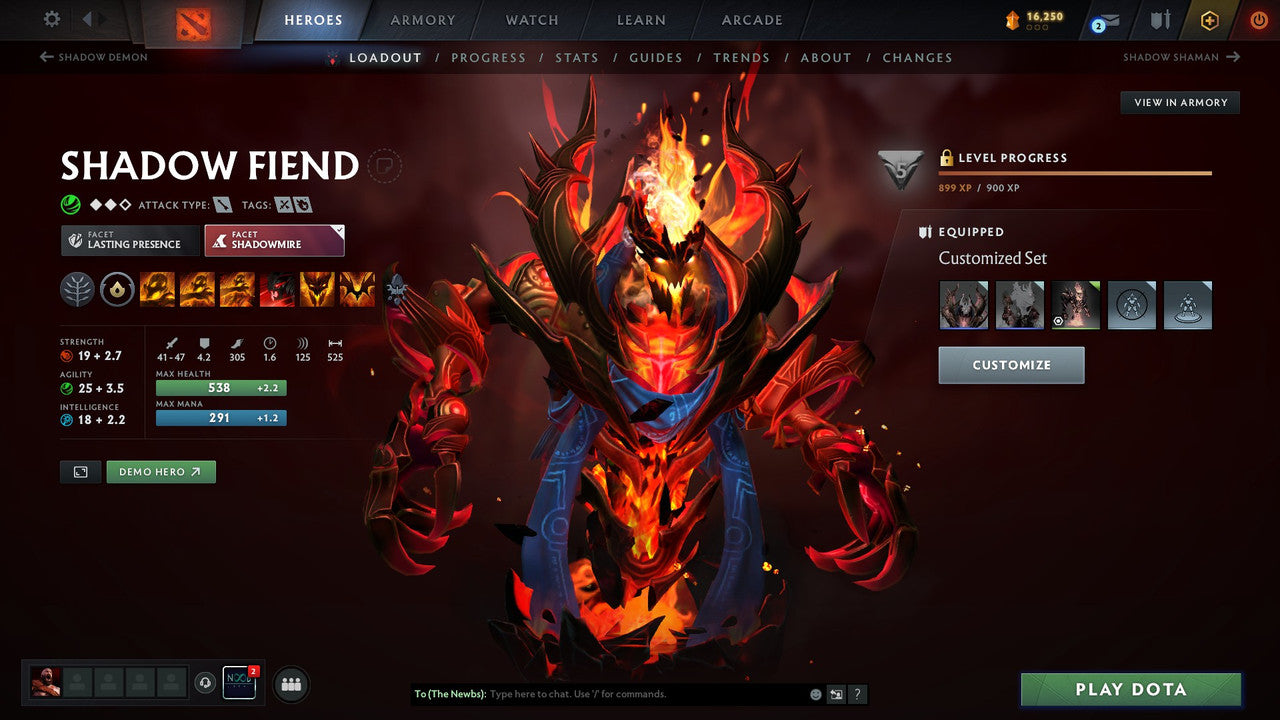This screenshot has height=720, width=1280.
Task: Switch to the Armory tab
Action: [x=421, y=20]
